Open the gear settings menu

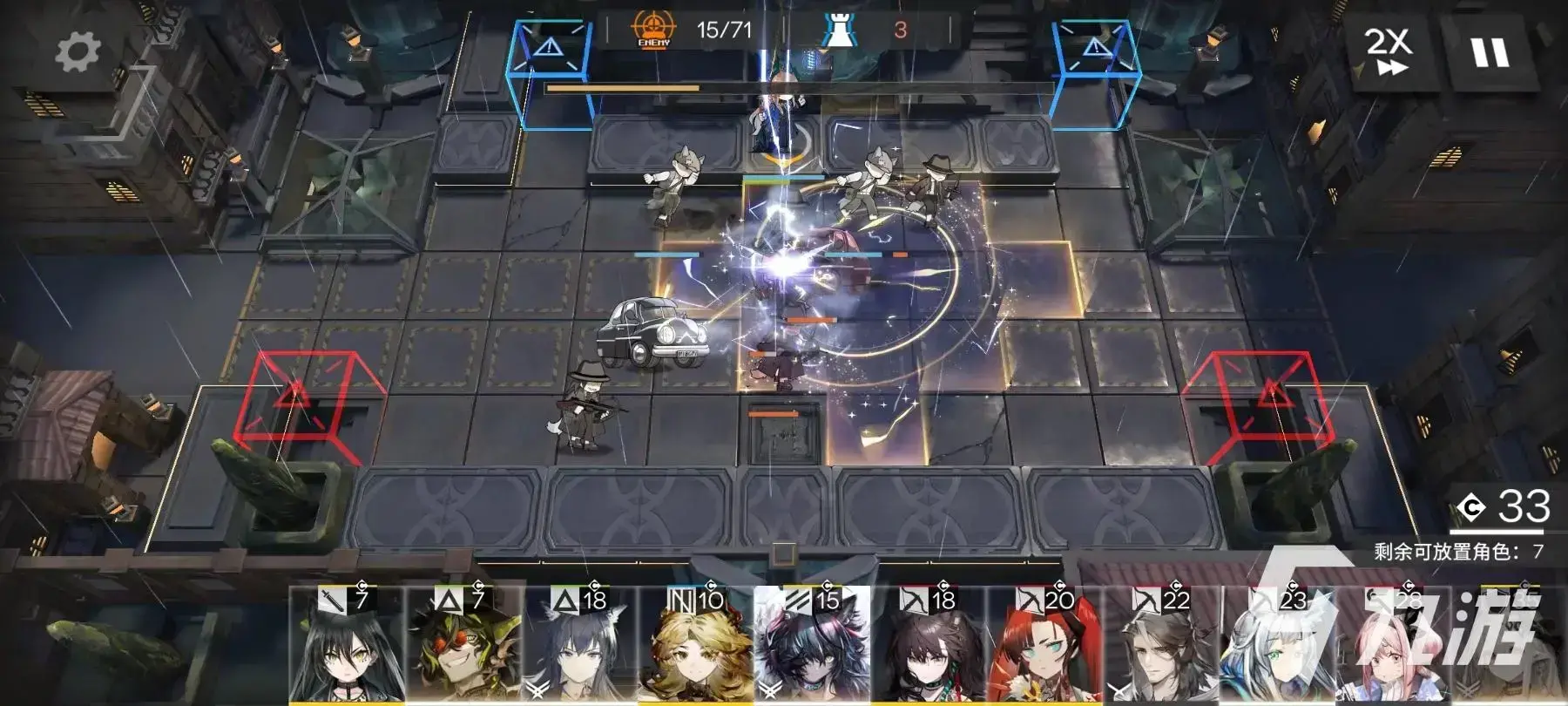click(x=78, y=51)
